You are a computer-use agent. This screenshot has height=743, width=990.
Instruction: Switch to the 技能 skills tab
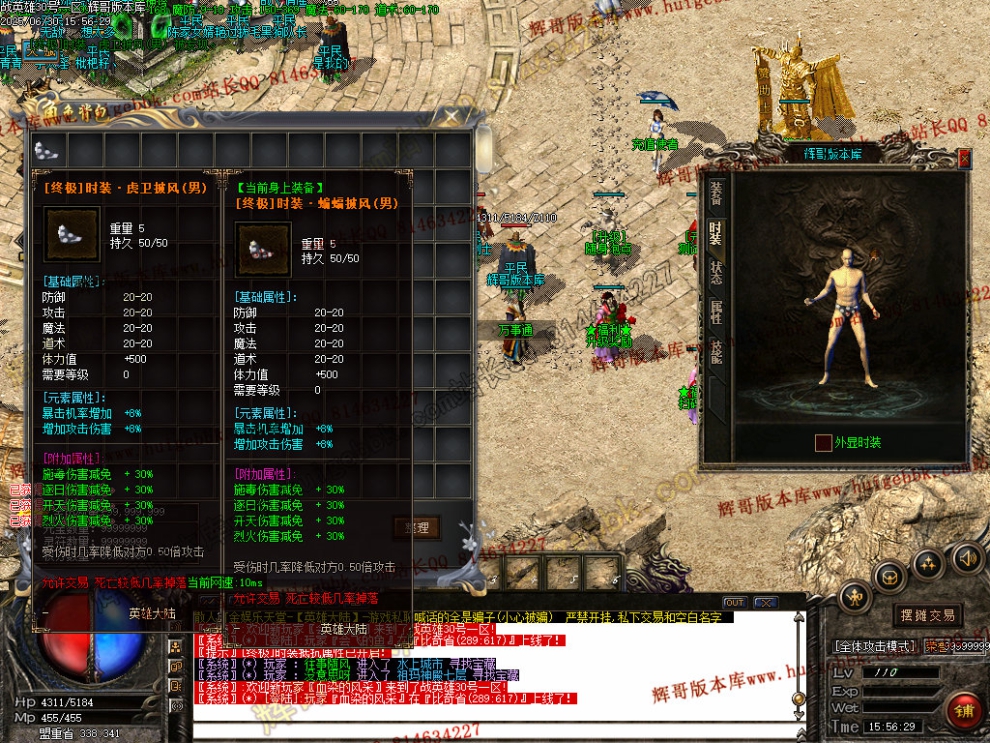click(x=716, y=351)
